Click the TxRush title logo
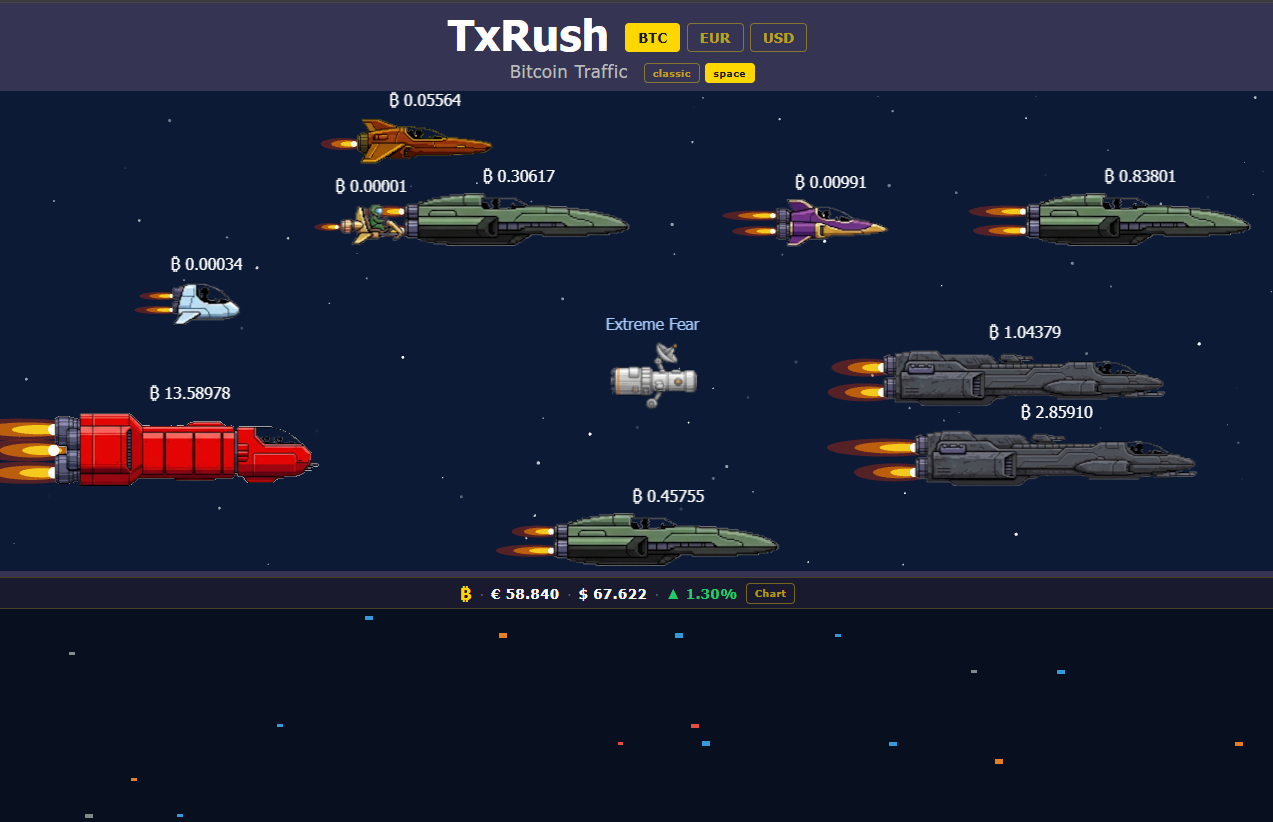The width and height of the screenshot is (1273, 822). tap(527, 36)
